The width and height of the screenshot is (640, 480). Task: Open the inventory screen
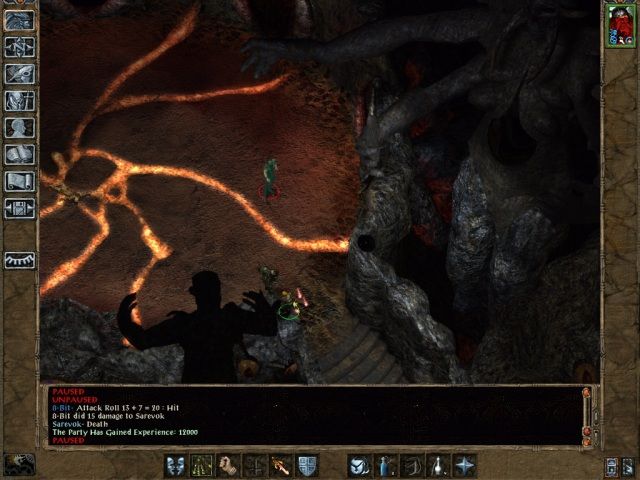tap(20, 100)
